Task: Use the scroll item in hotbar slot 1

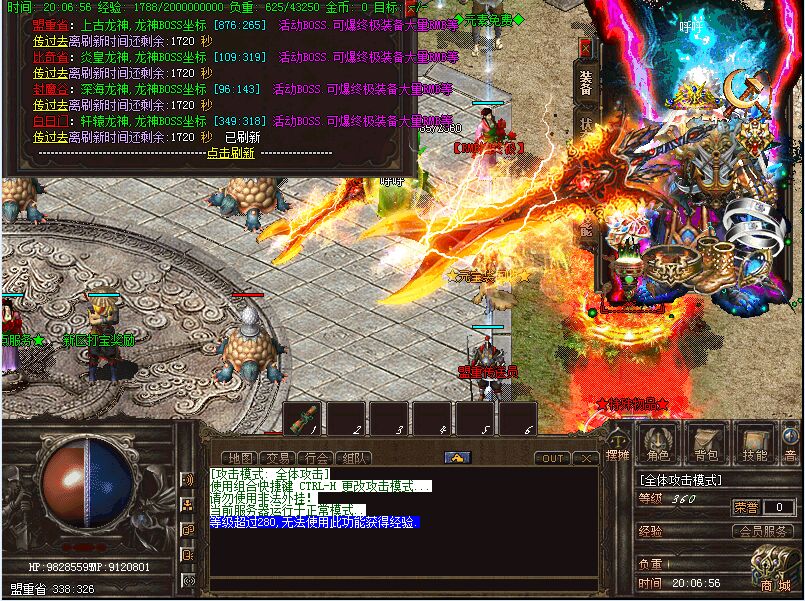Action: [304, 418]
